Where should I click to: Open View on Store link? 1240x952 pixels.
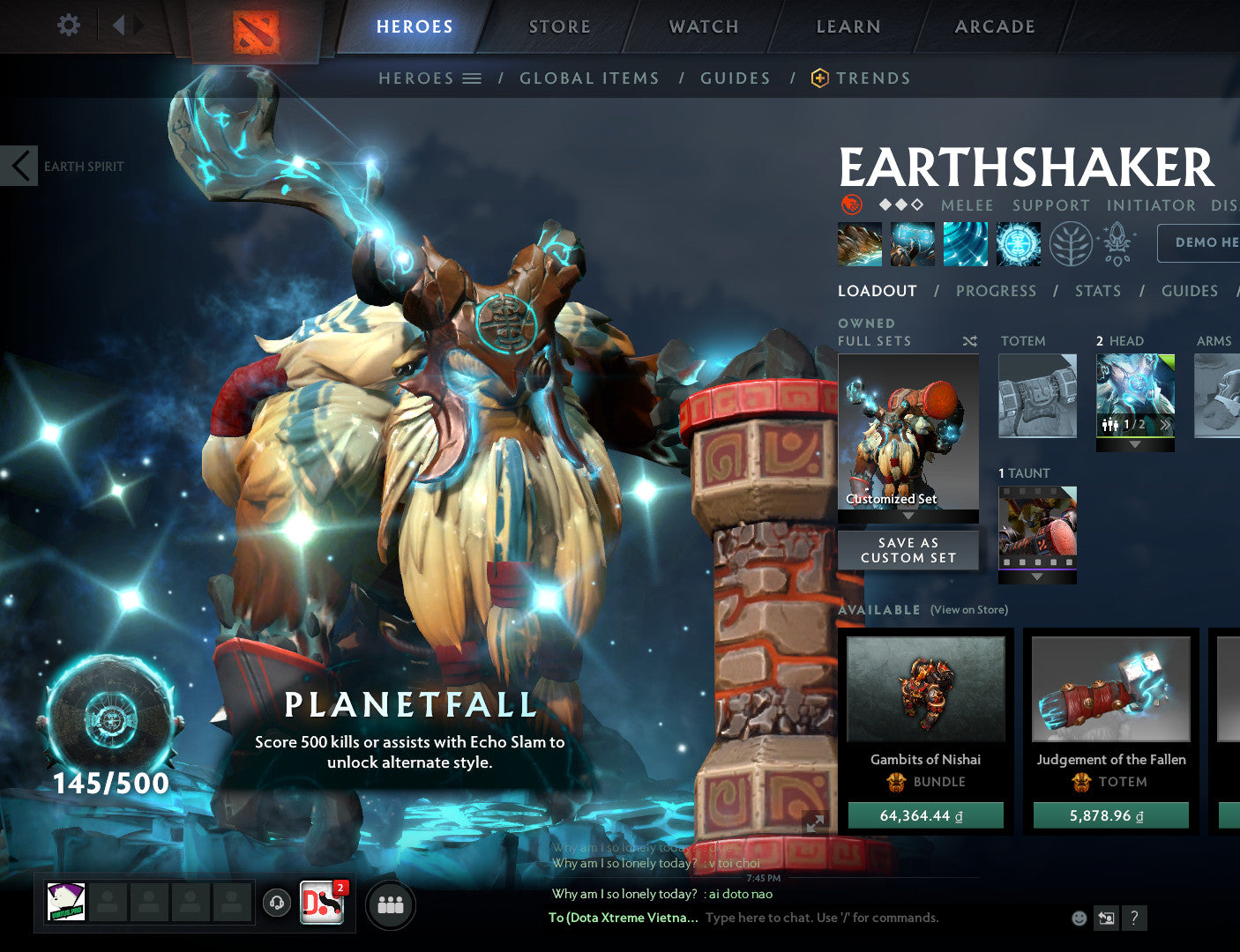[967, 609]
